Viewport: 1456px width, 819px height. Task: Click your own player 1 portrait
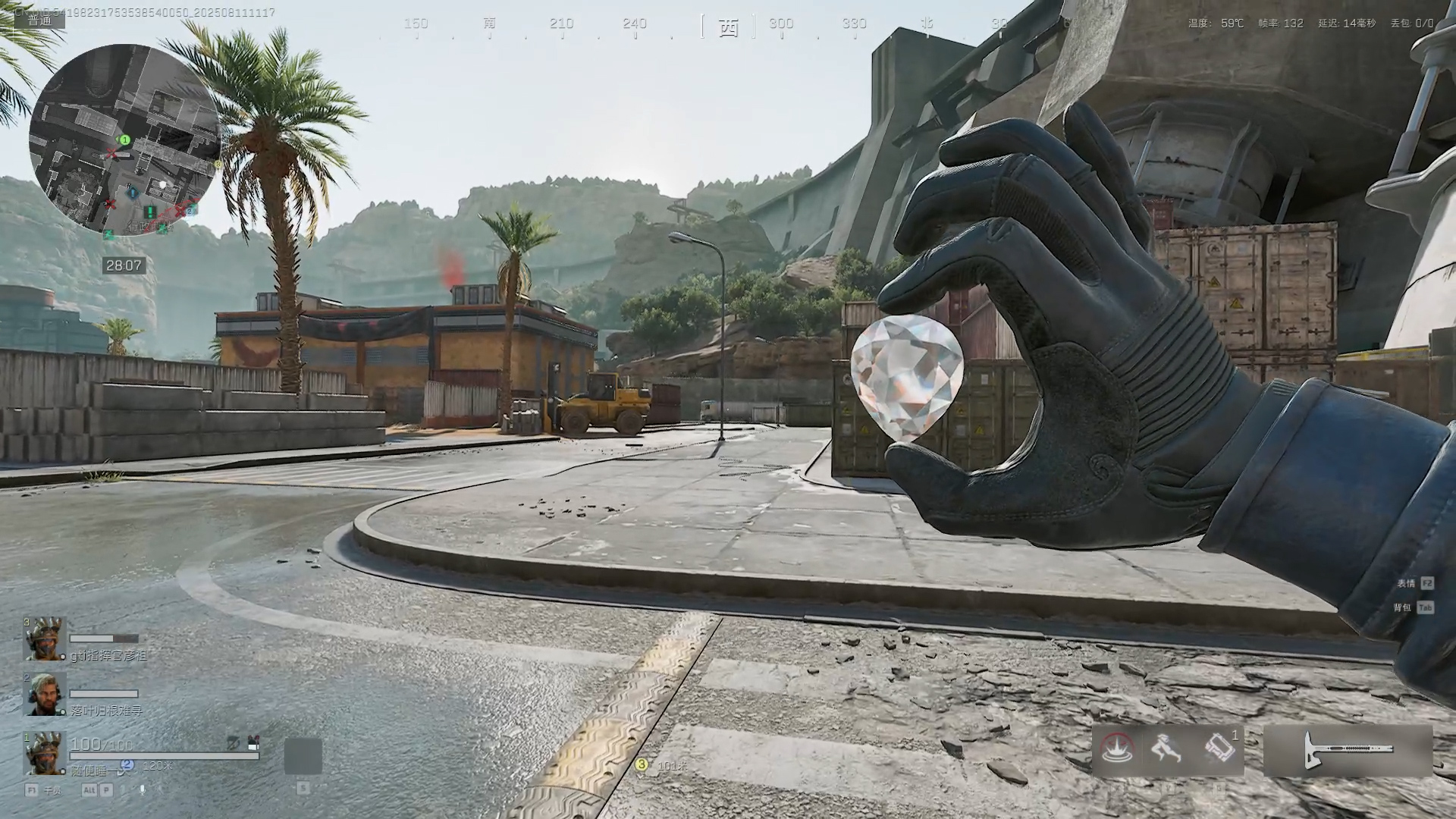tap(44, 753)
